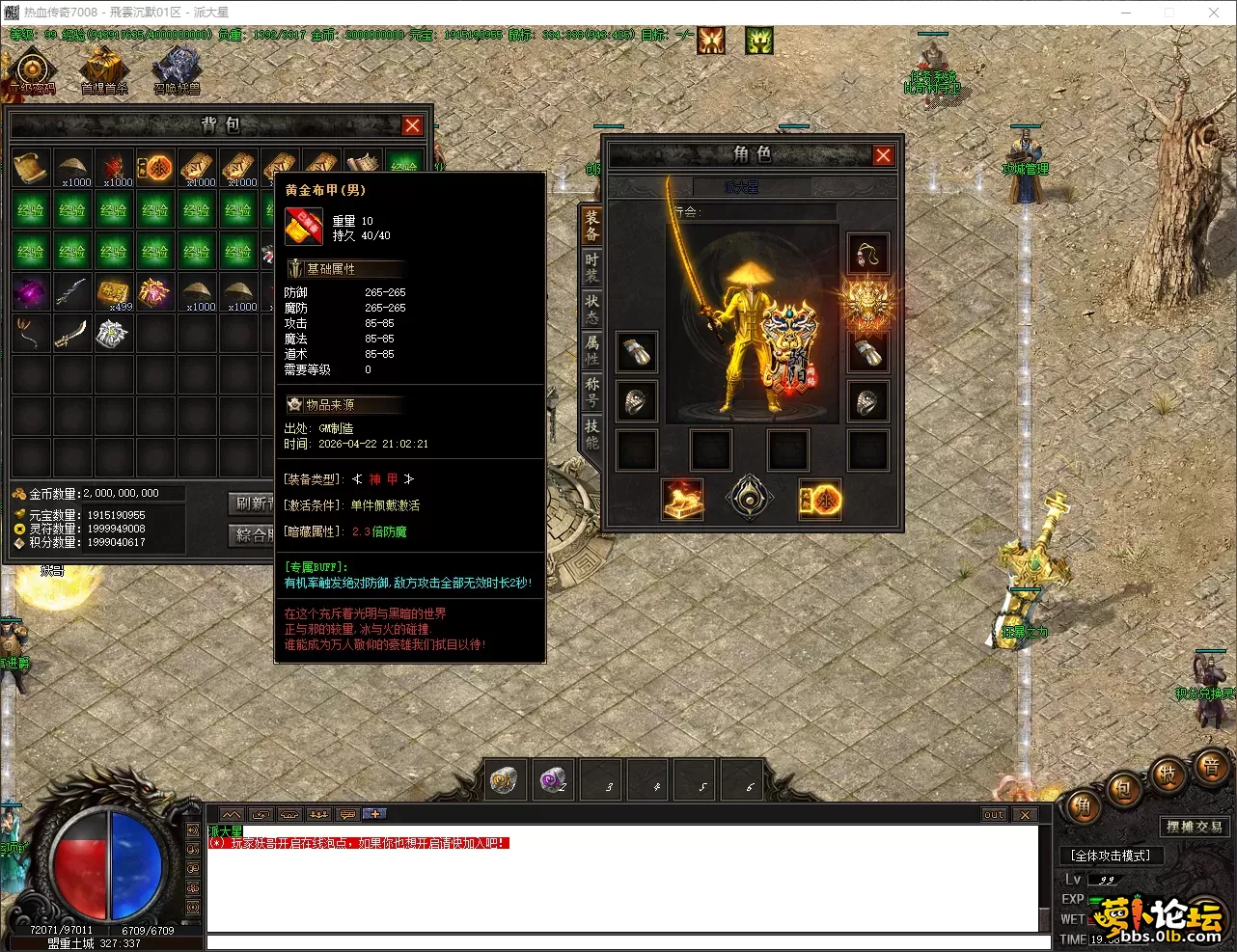Viewport: 1237px width, 952px height.
Task: Close the 背包 inventory window
Action: tap(412, 125)
